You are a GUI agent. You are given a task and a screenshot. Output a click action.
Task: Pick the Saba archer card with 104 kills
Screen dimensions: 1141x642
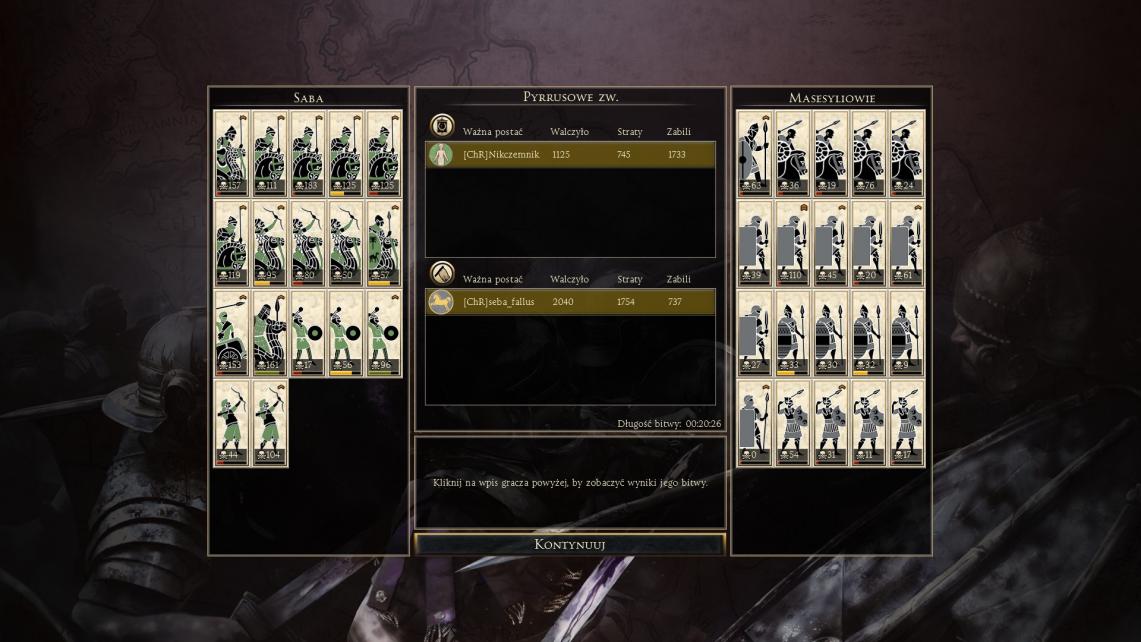pos(270,423)
